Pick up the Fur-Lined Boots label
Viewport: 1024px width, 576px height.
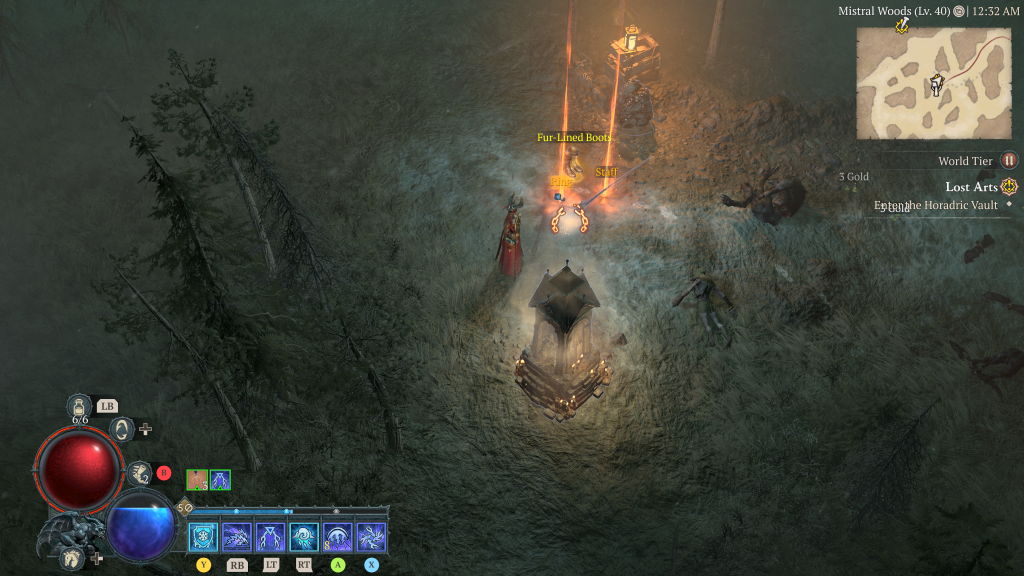574,137
